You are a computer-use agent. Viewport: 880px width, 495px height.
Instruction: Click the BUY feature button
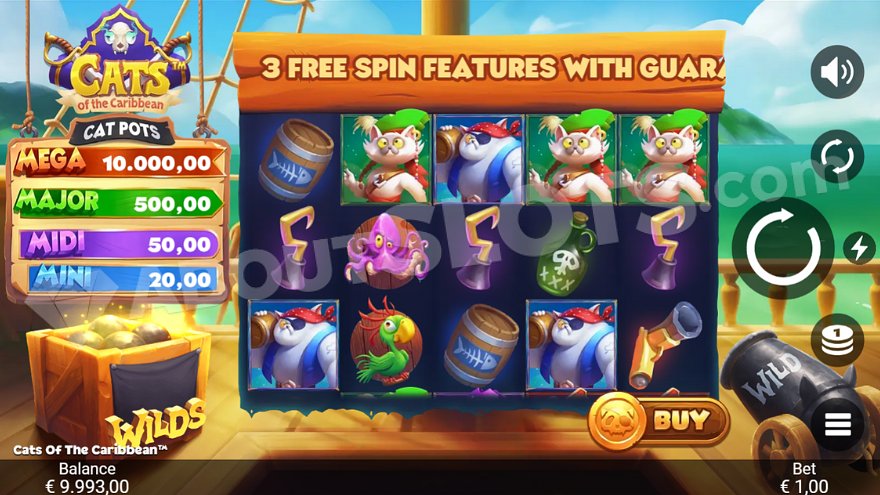659,421
